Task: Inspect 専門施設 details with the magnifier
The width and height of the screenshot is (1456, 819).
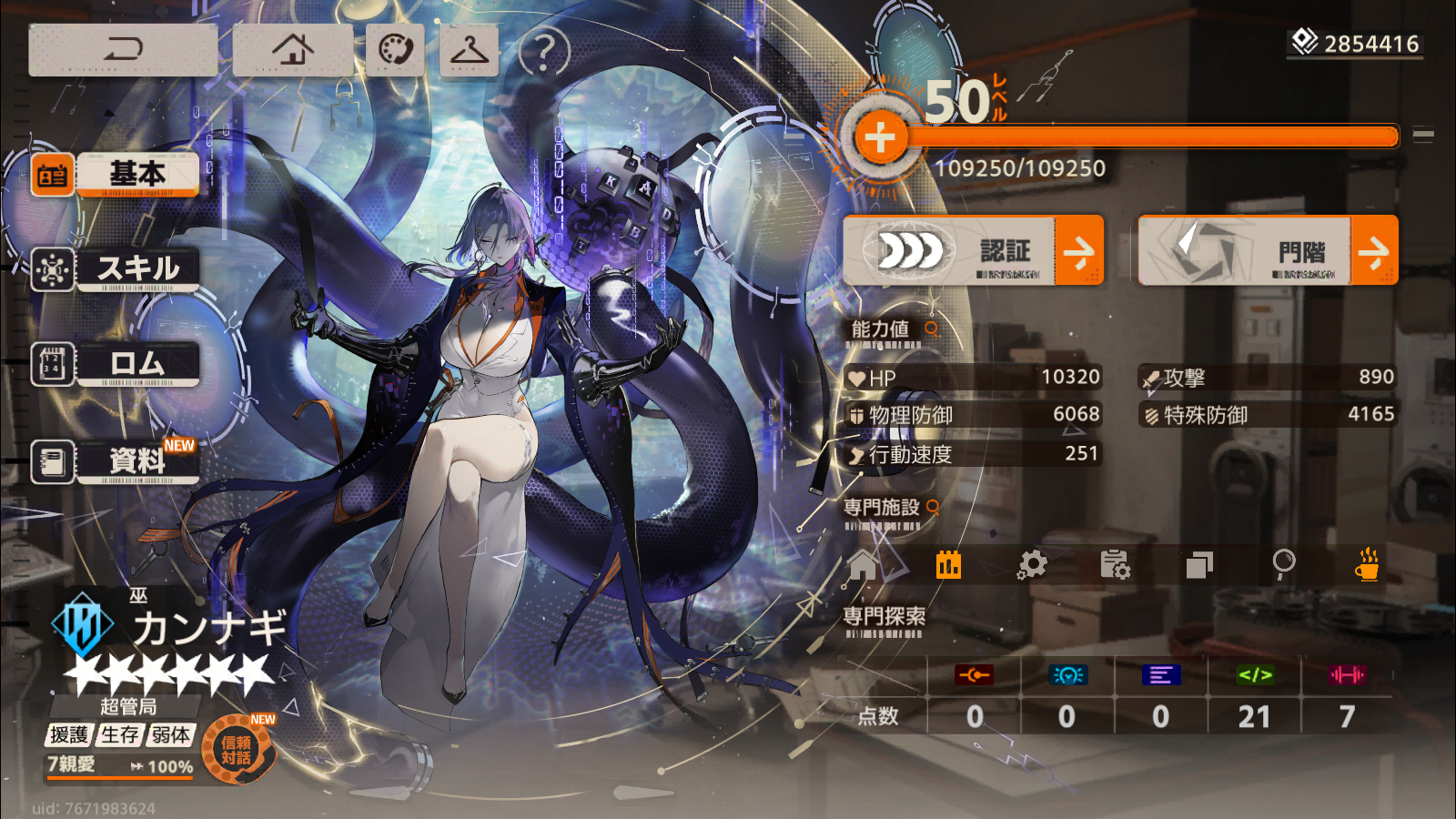Action: coord(933,507)
